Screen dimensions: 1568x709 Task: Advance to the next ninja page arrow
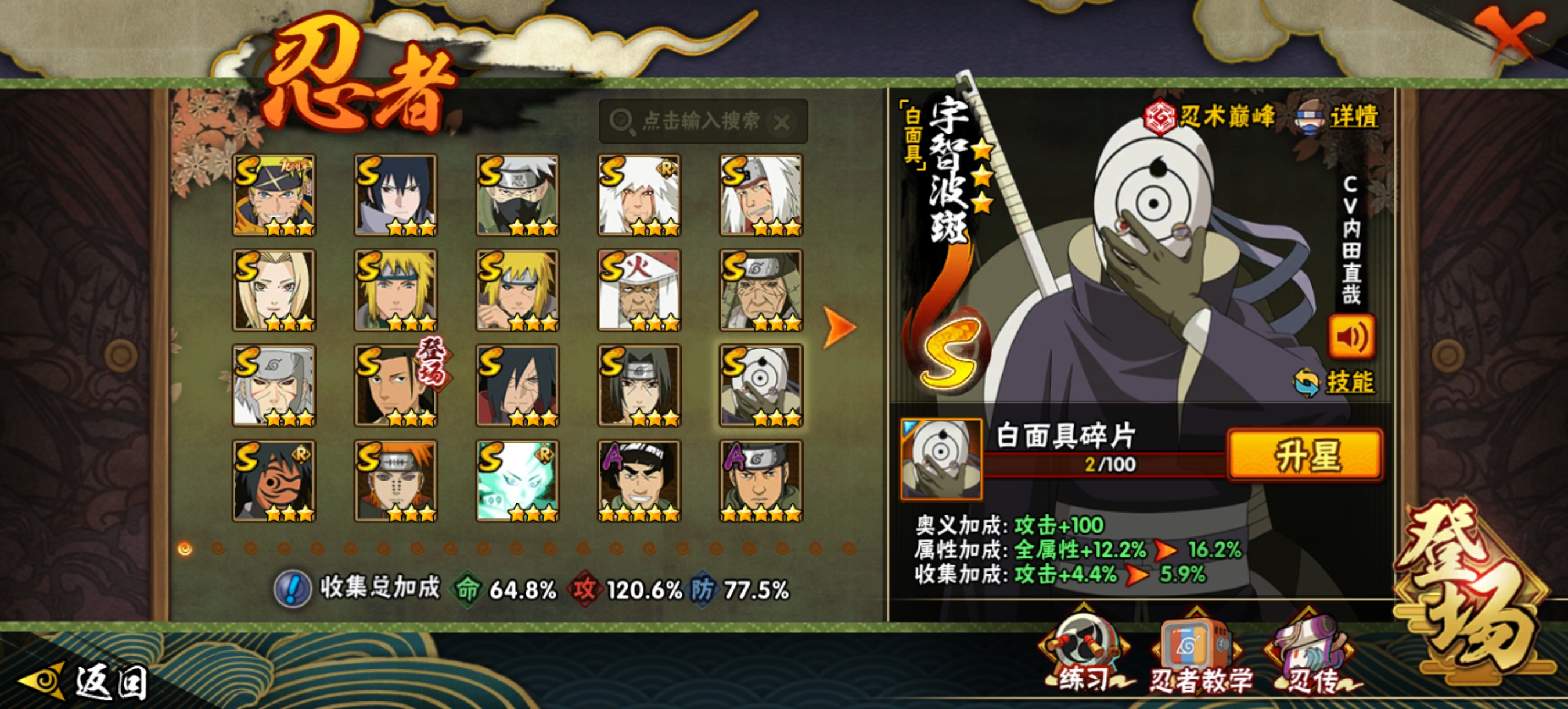coord(839,327)
